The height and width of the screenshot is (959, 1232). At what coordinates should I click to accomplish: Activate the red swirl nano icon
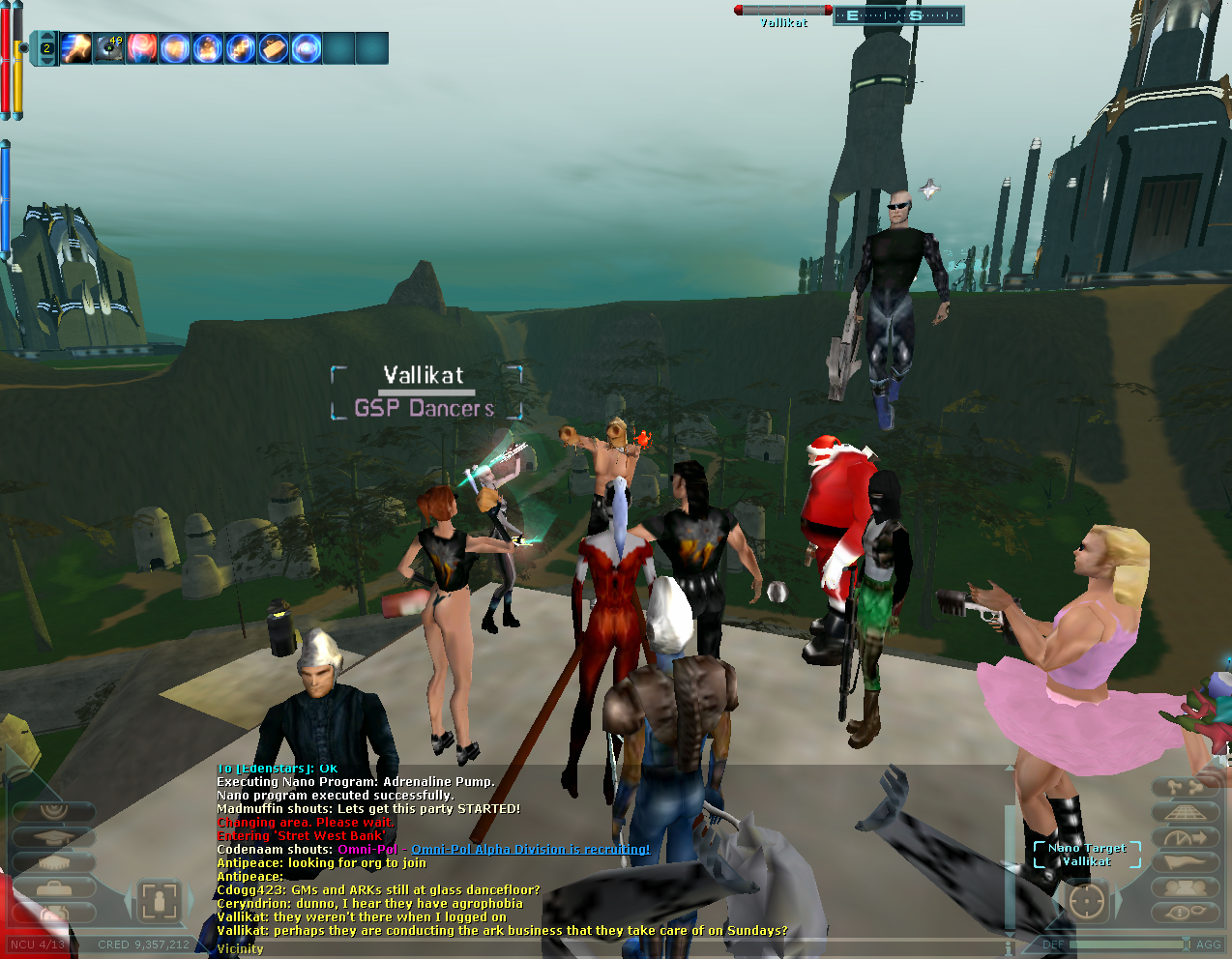point(142,48)
